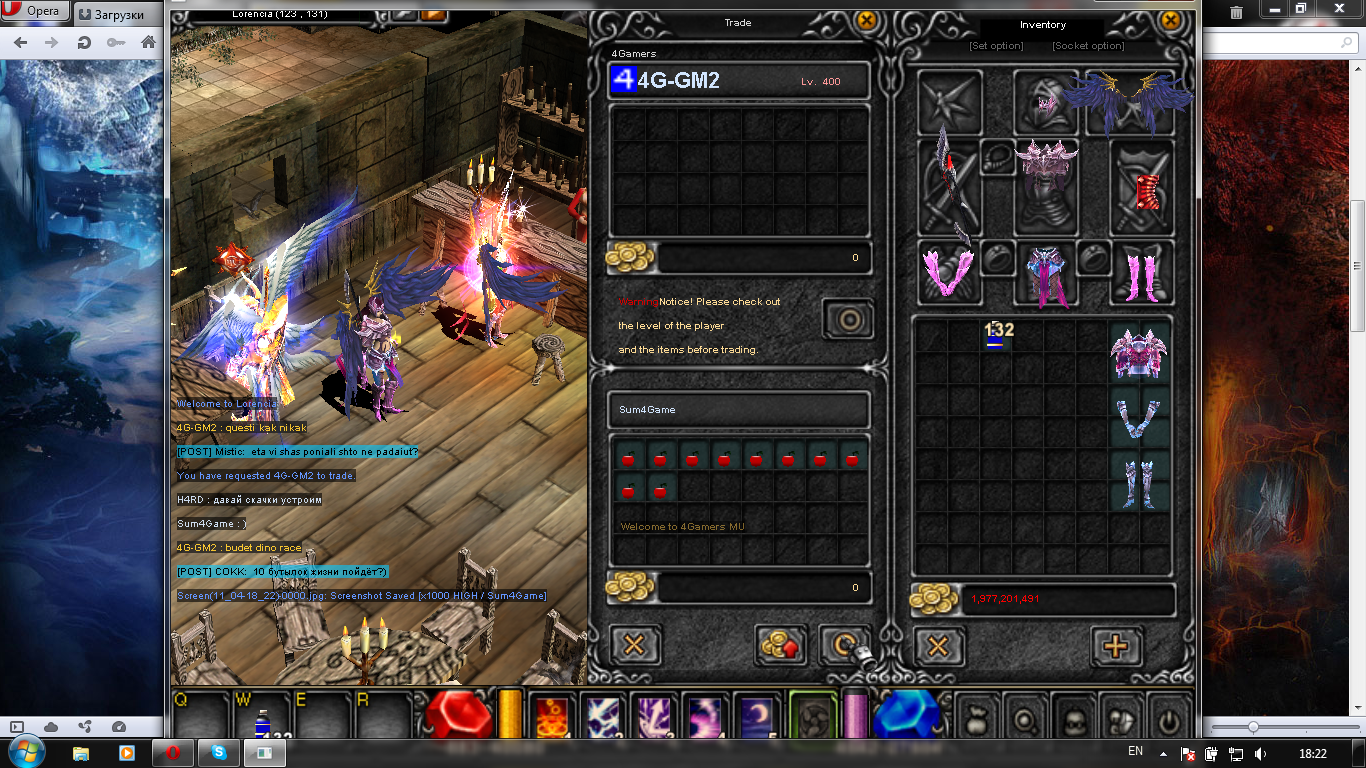Open the Socket option view
This screenshot has height=768, width=1366.
[1088, 46]
